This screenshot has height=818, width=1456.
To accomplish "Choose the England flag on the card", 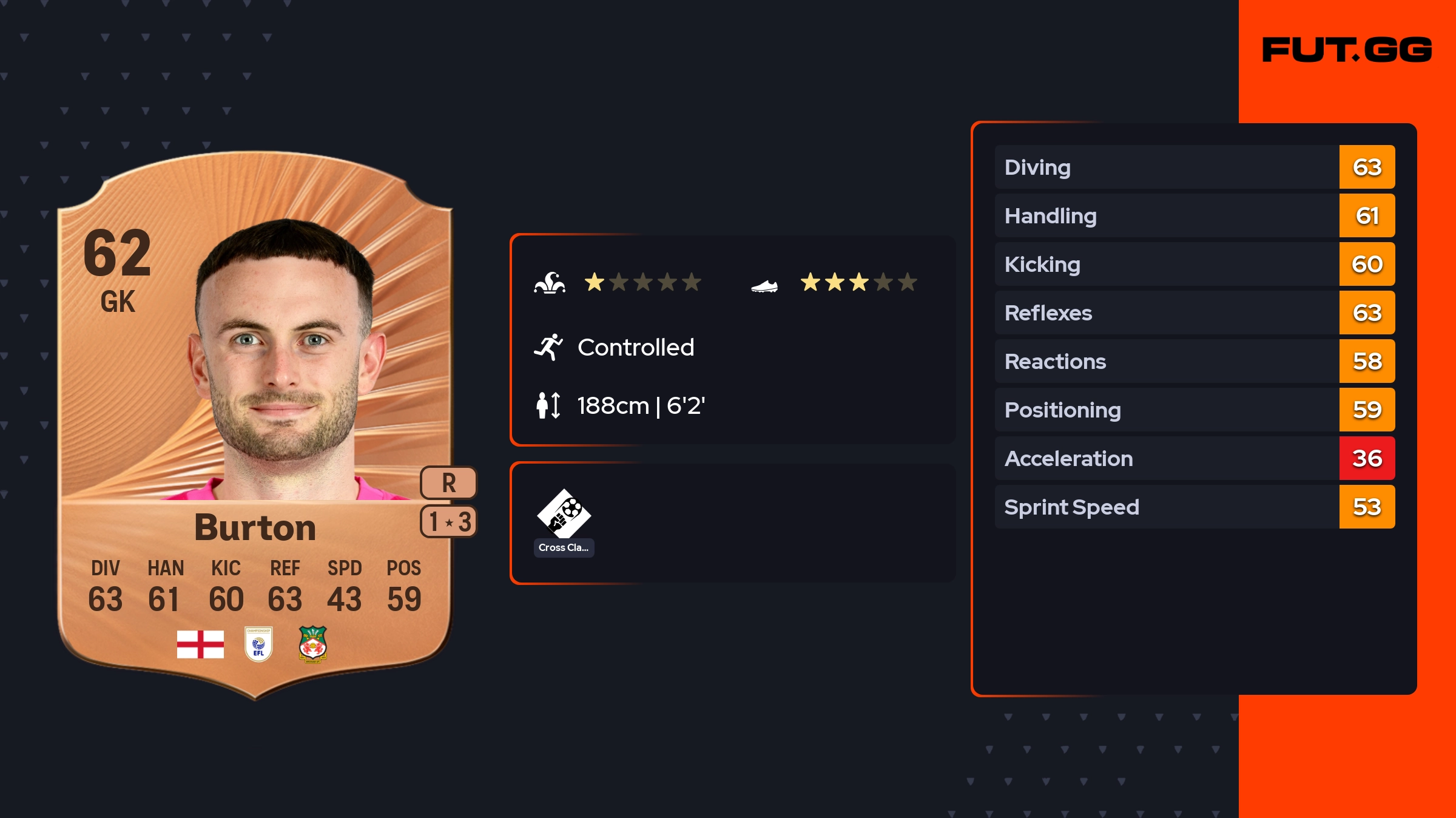I will 200,644.
